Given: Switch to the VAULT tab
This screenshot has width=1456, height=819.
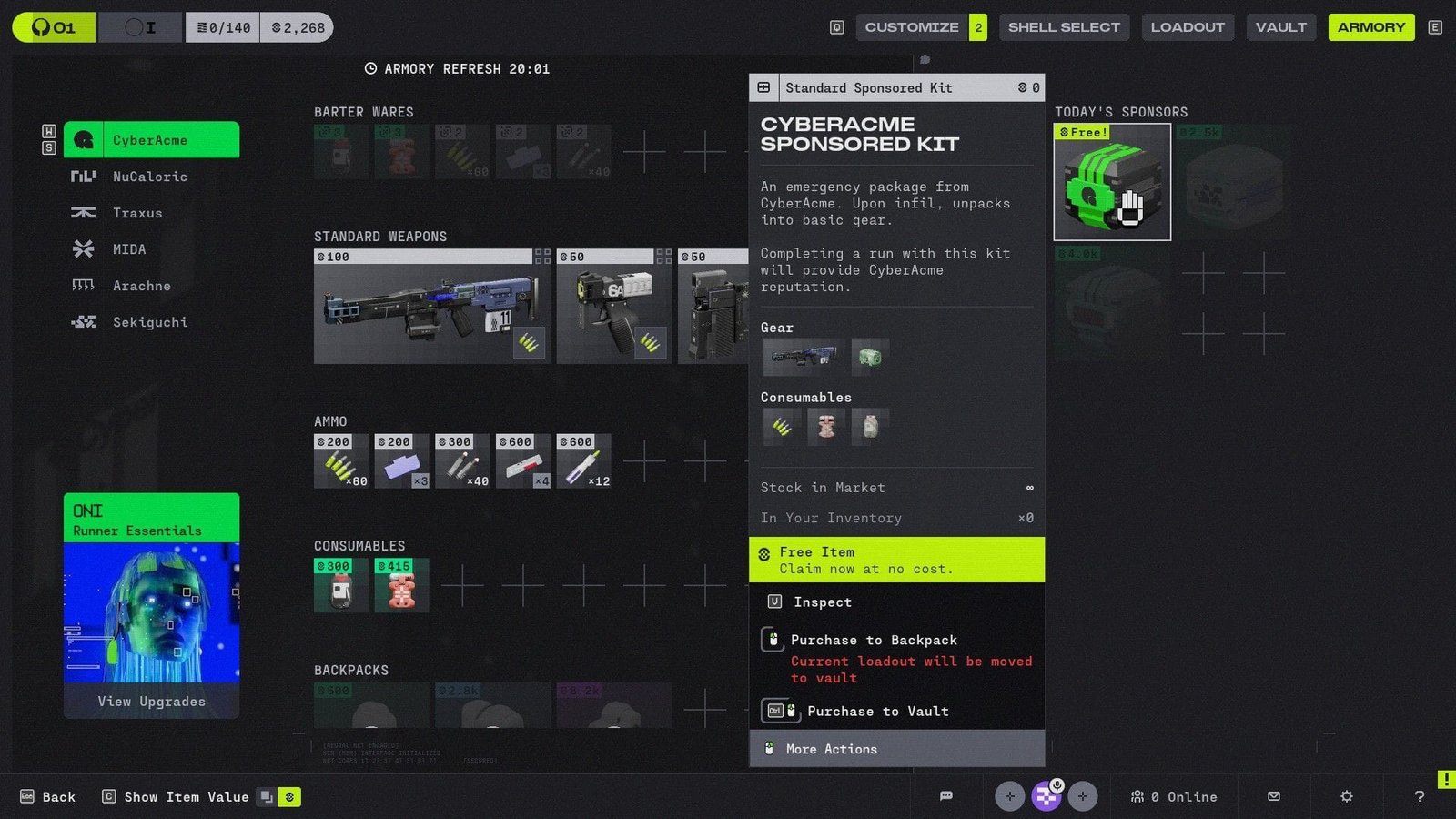Looking at the screenshot, I should (1280, 26).
